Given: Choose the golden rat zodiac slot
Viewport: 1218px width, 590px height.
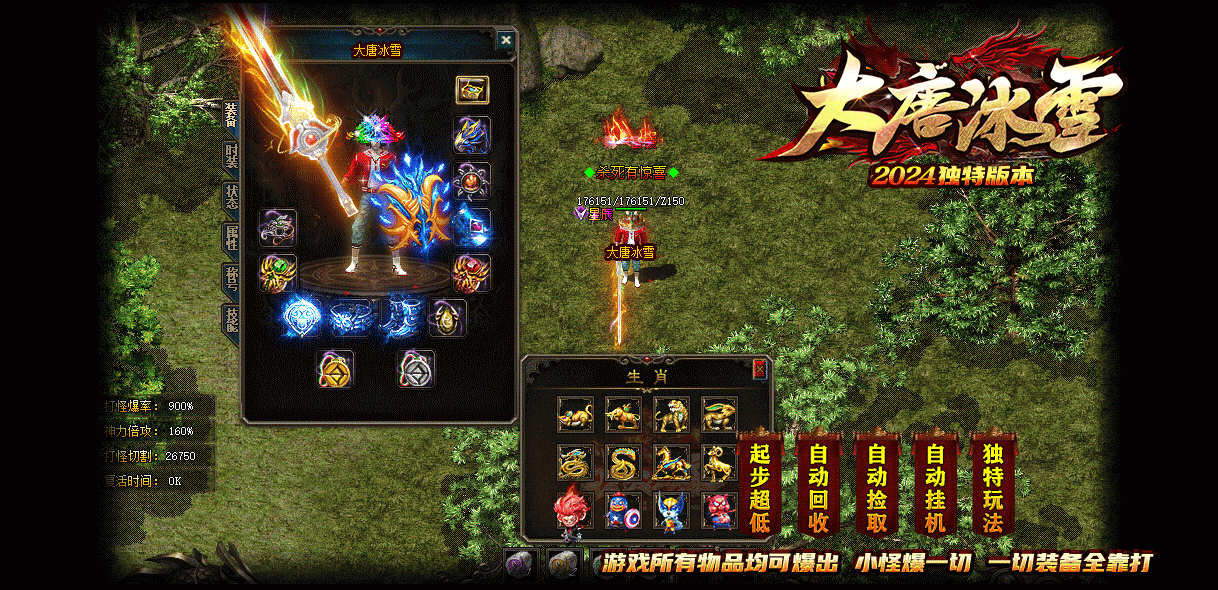Looking at the screenshot, I should coord(575,413).
